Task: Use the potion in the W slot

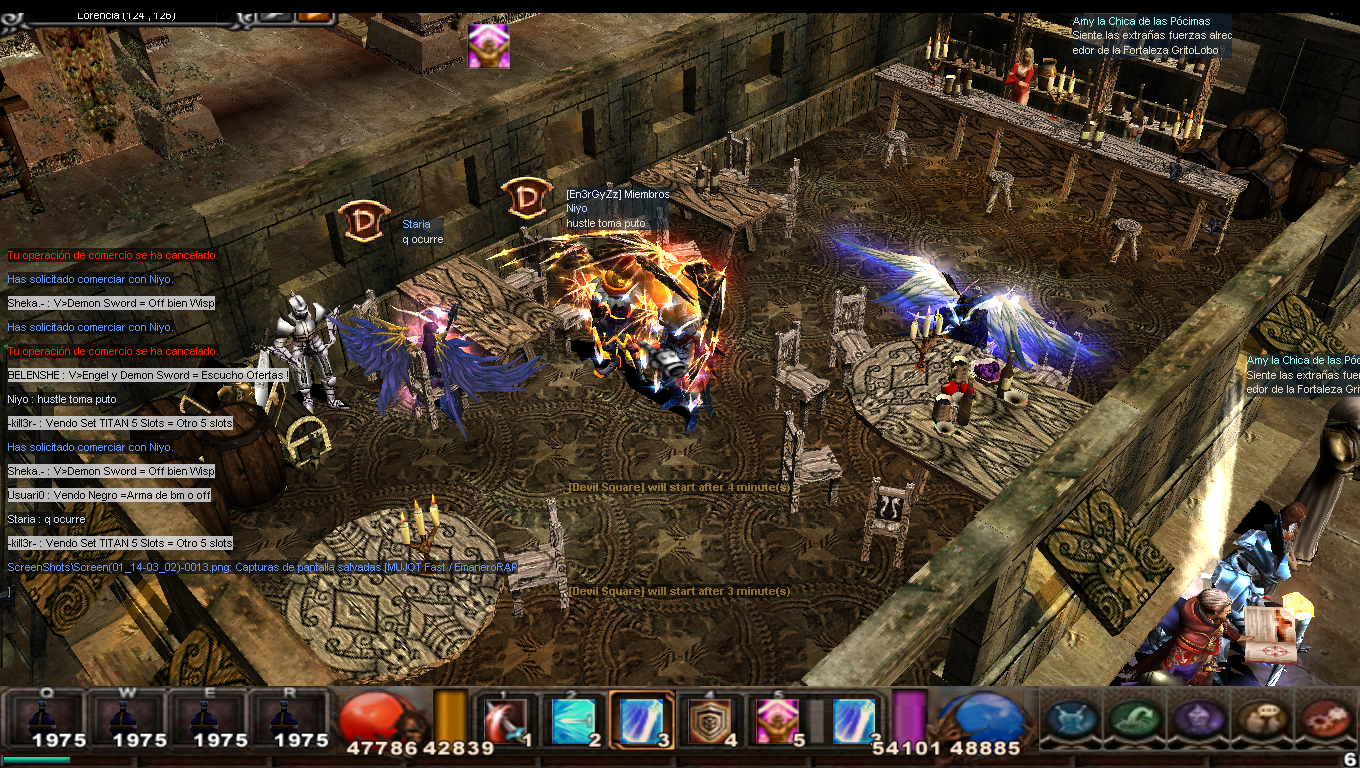Action: (126, 718)
